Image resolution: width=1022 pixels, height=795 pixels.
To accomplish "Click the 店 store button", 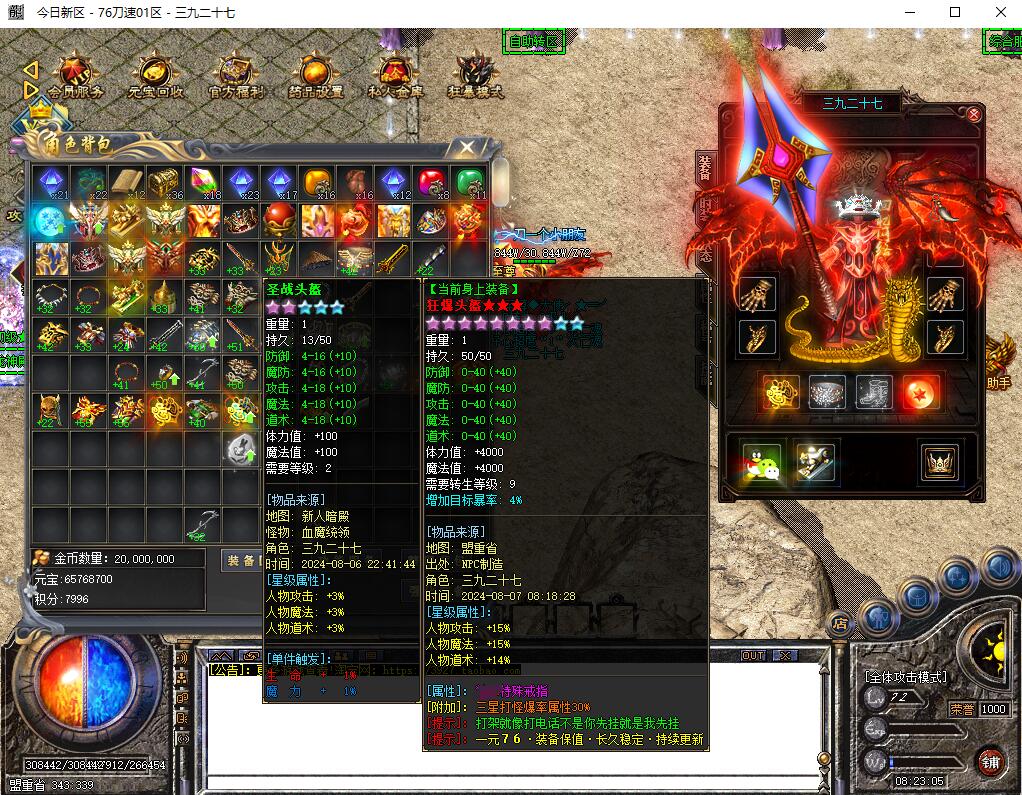I will [x=839, y=623].
